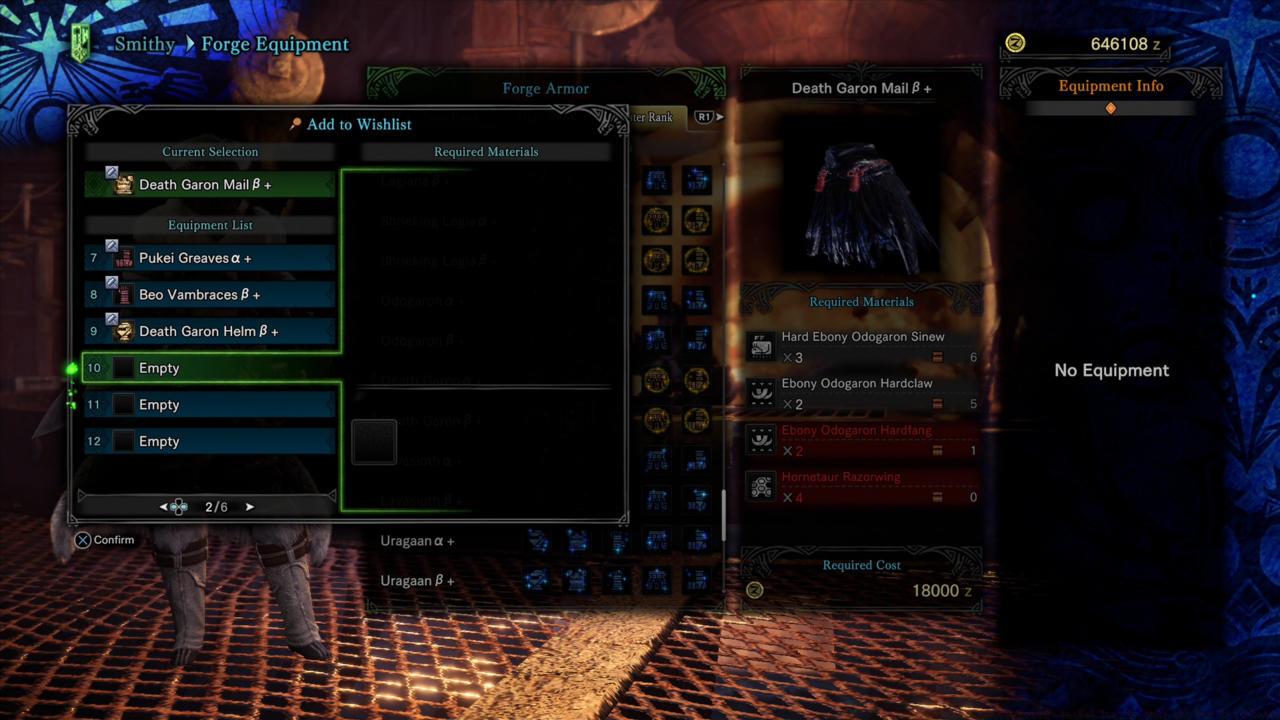Select the Beo Vambraces β+ armor icon
The height and width of the screenshot is (720, 1280).
pos(124,294)
